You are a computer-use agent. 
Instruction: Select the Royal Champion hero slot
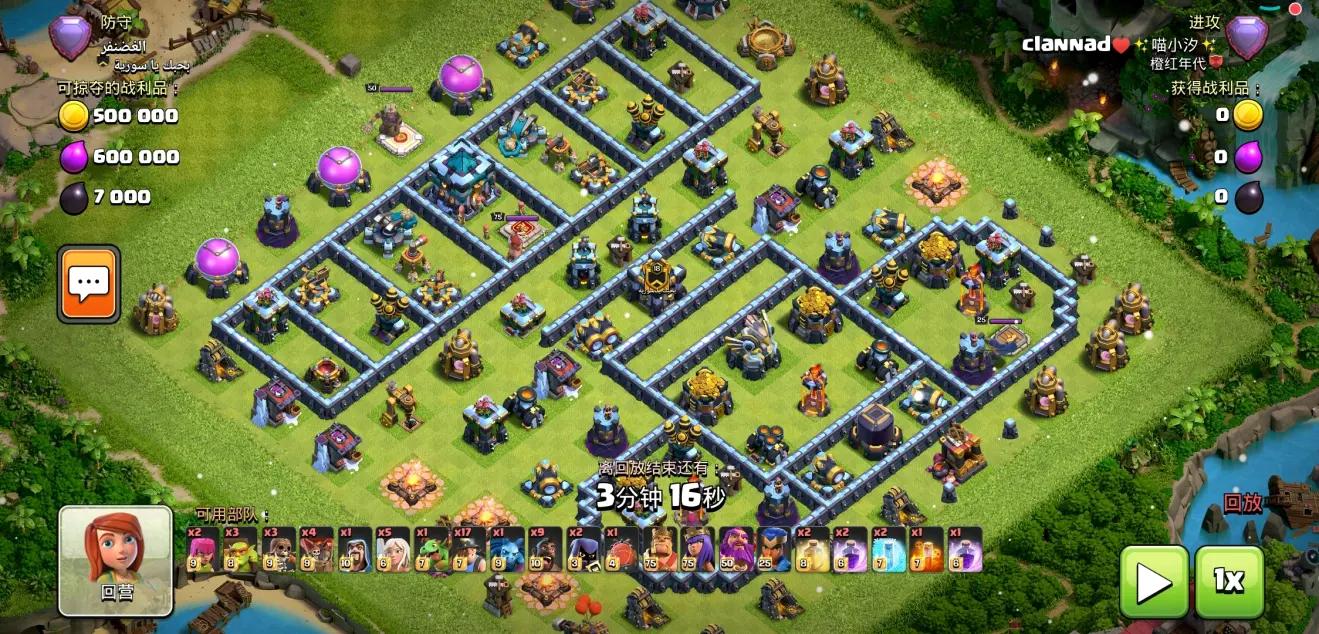click(773, 550)
